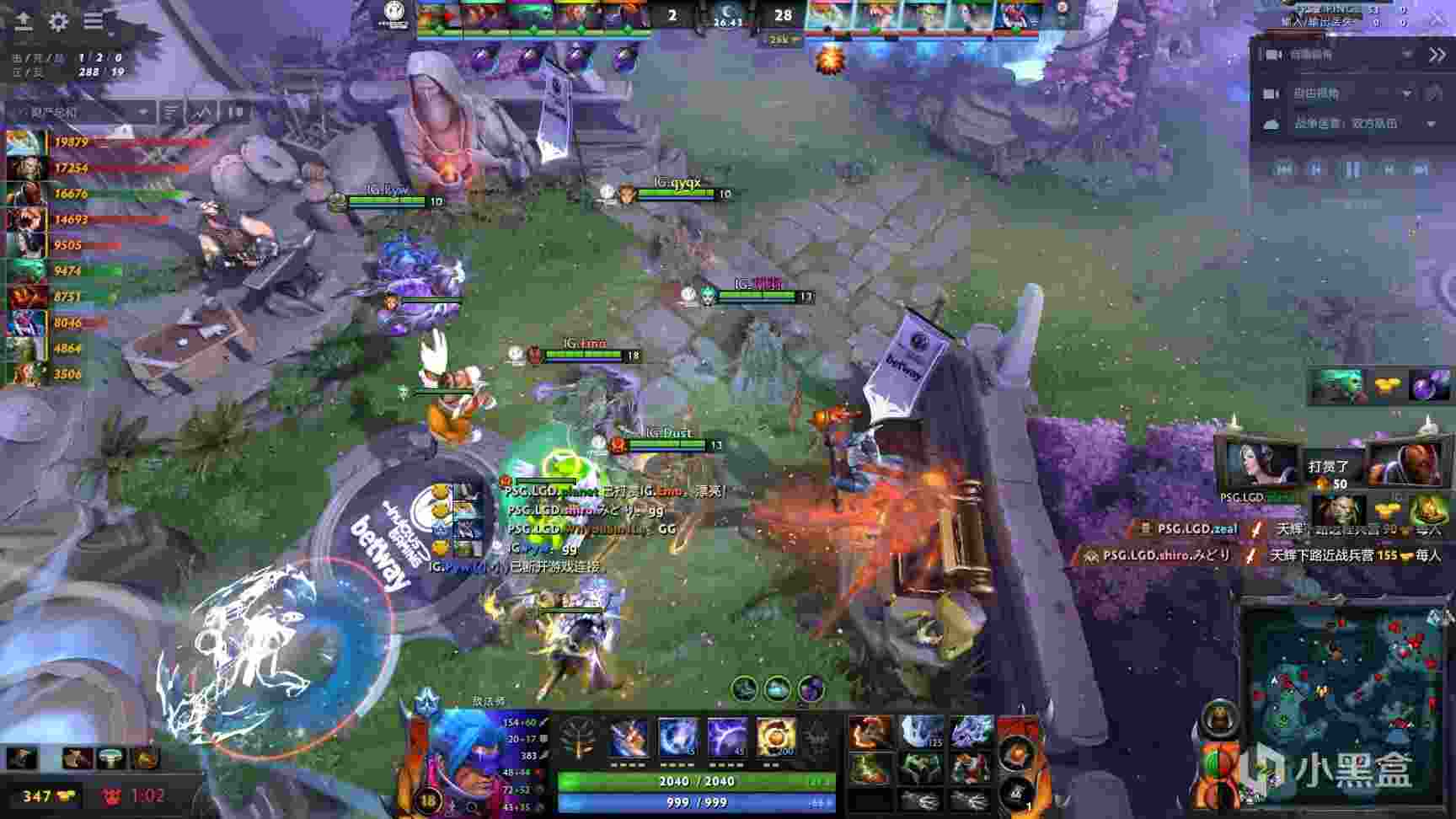Open the hamburger main menu
Image resolution: width=1456 pixels, height=819 pixels.
pos(93,21)
